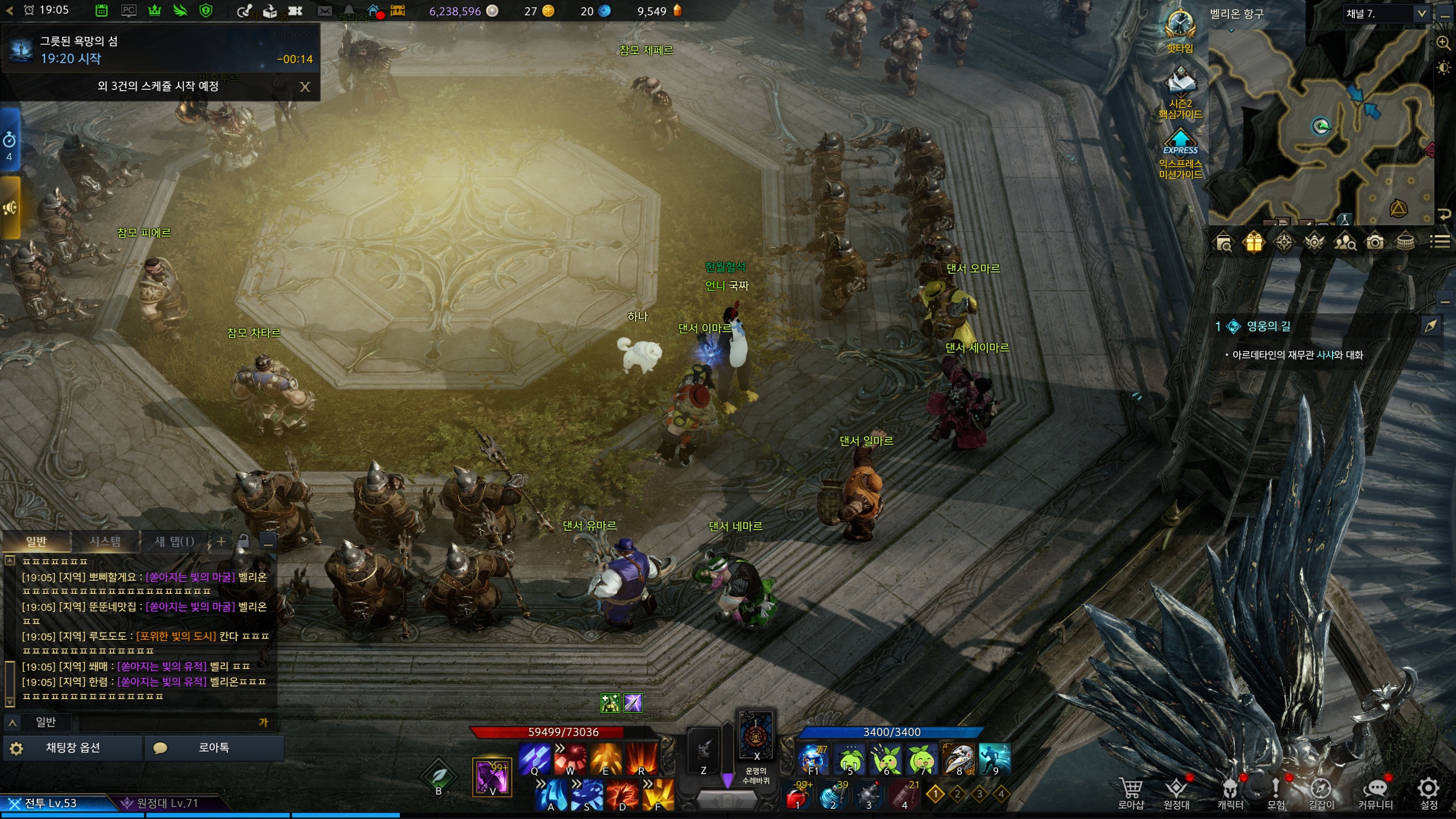Screen dimensions: 1456x819
Task: Open the 운명의 수레바퀴 card slot
Action: [756, 736]
